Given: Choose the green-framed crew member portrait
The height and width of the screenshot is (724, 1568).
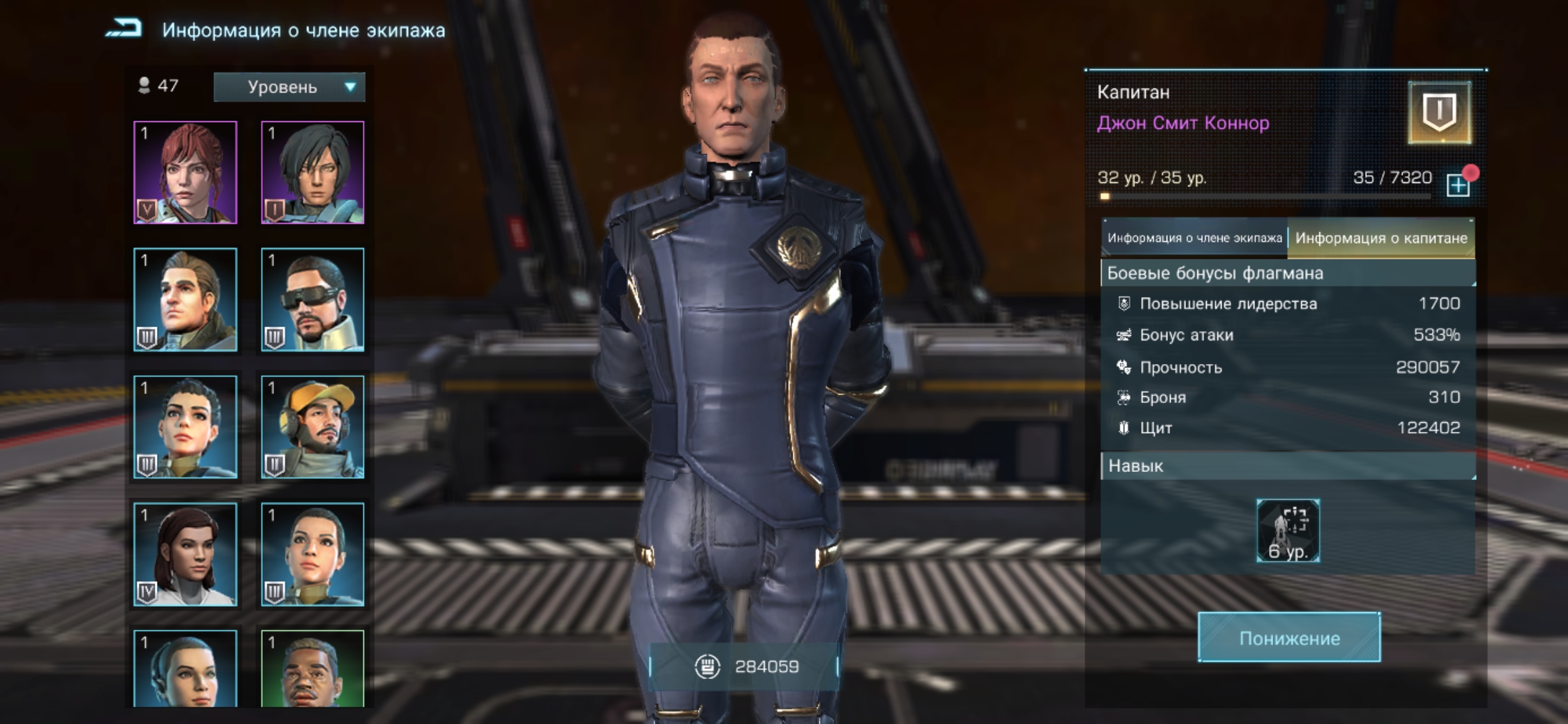Looking at the screenshot, I should [313, 668].
